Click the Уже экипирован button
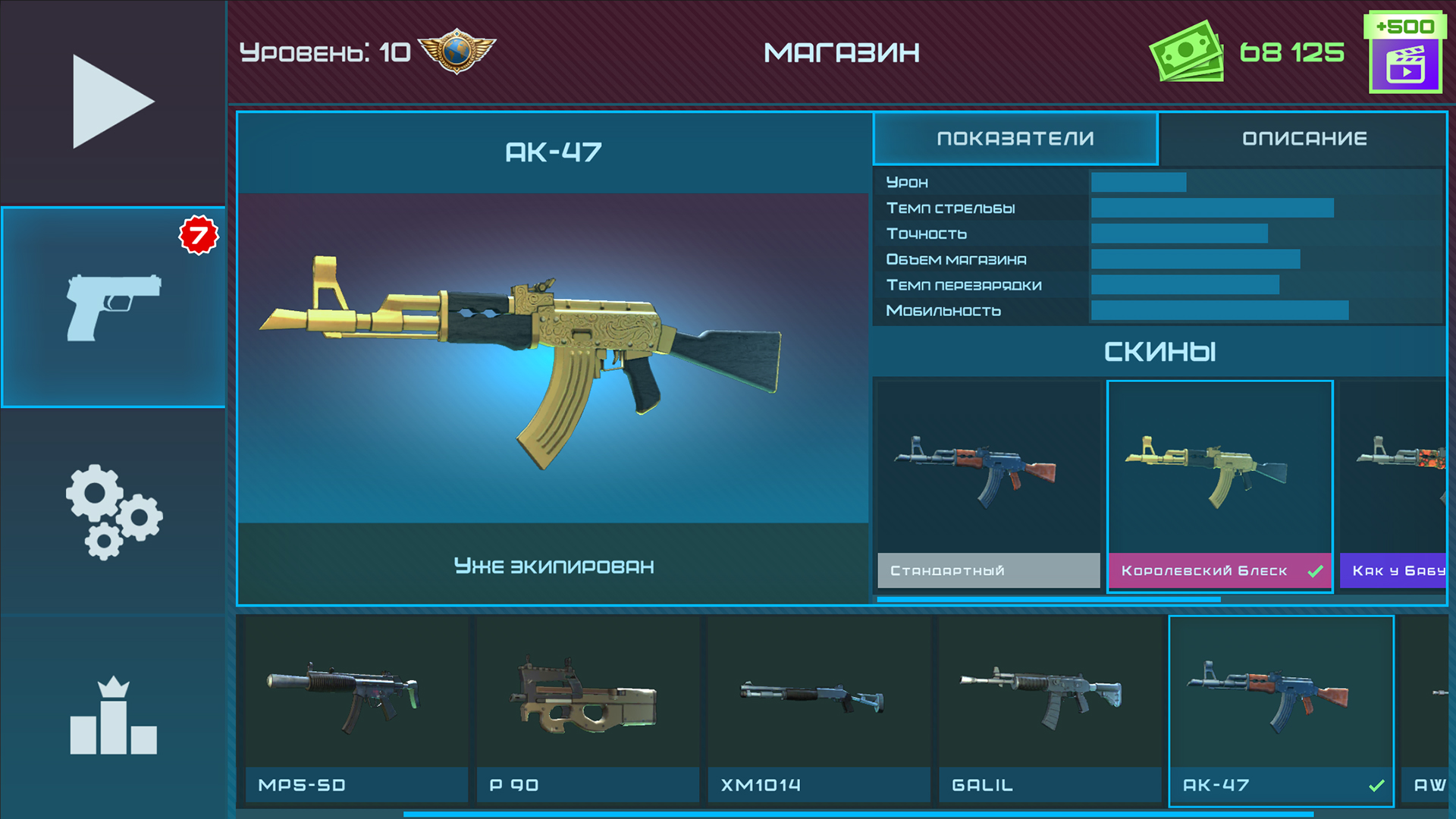Image resolution: width=1456 pixels, height=819 pixels. point(554,565)
